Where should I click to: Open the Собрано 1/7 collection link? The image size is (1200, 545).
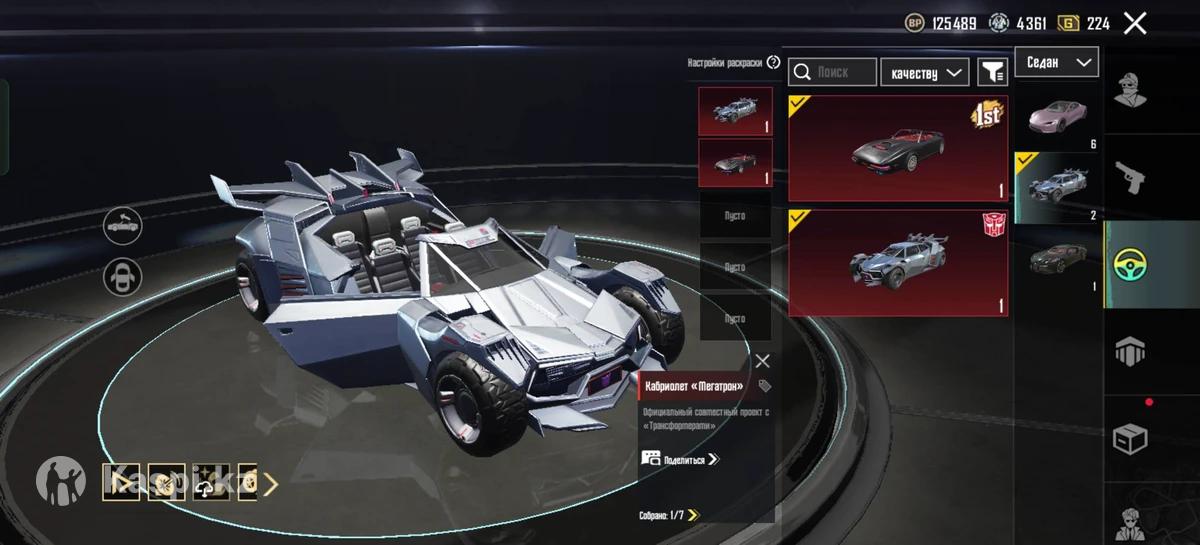click(670, 516)
